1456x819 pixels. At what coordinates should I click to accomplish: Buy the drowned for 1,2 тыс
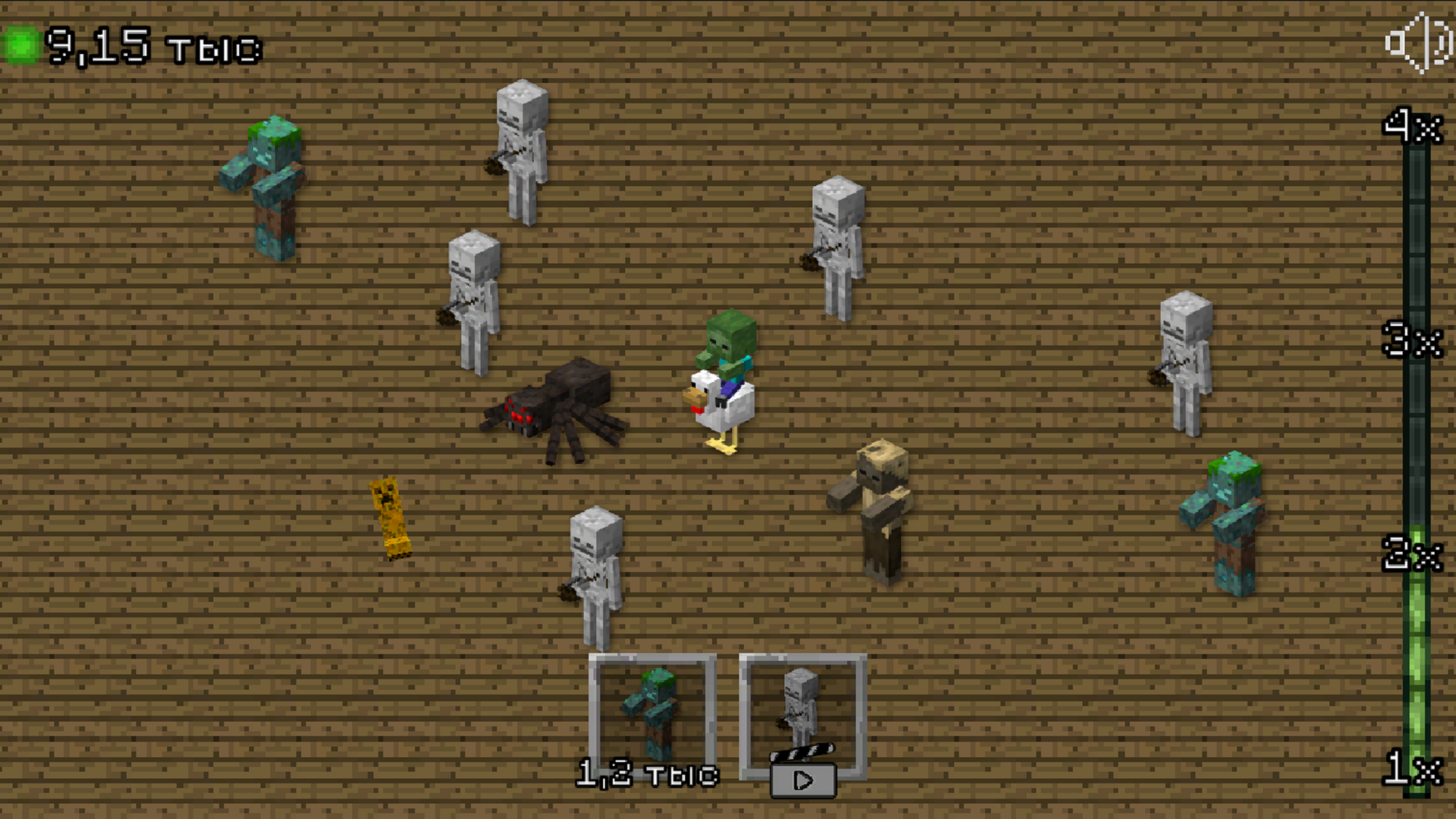pos(648,773)
